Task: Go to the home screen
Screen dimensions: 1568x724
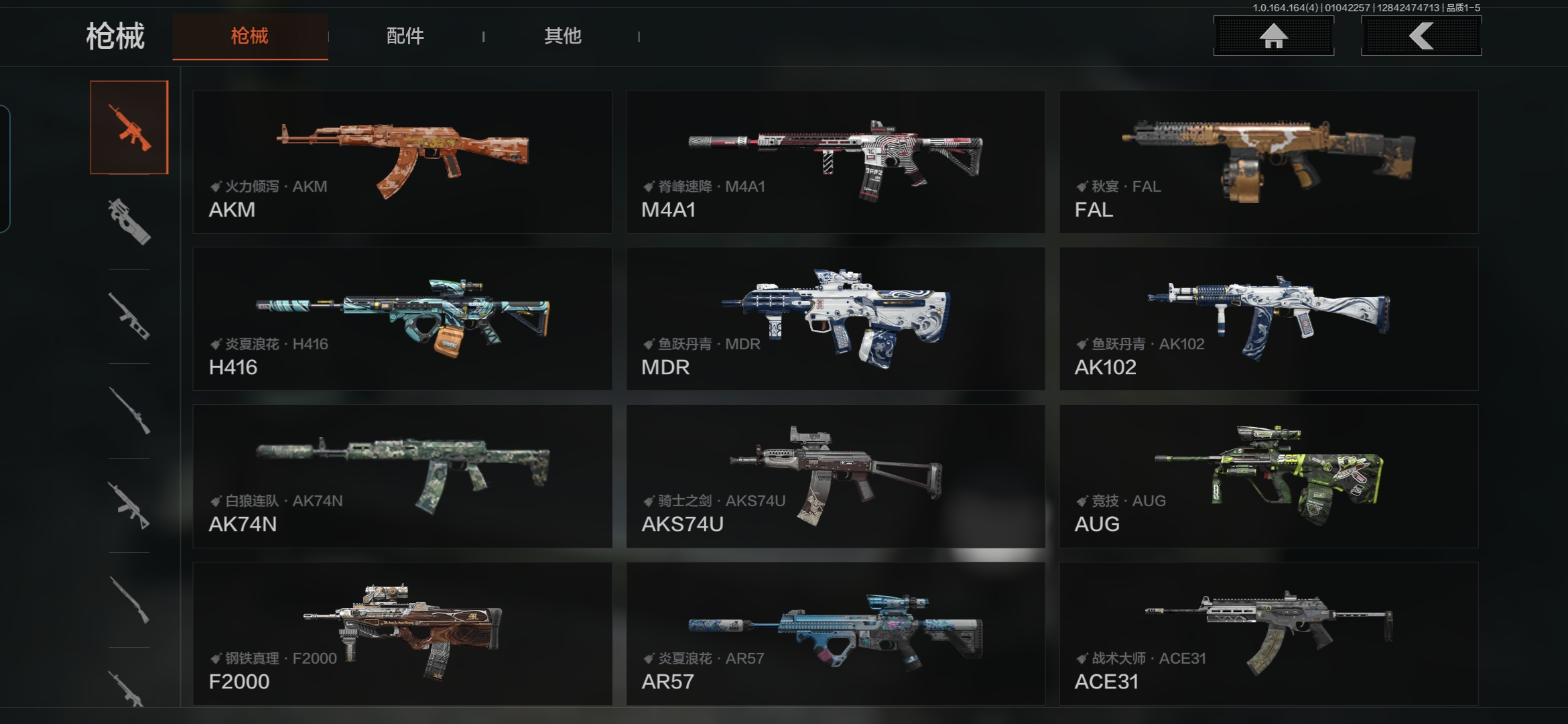Action: pos(1273,36)
